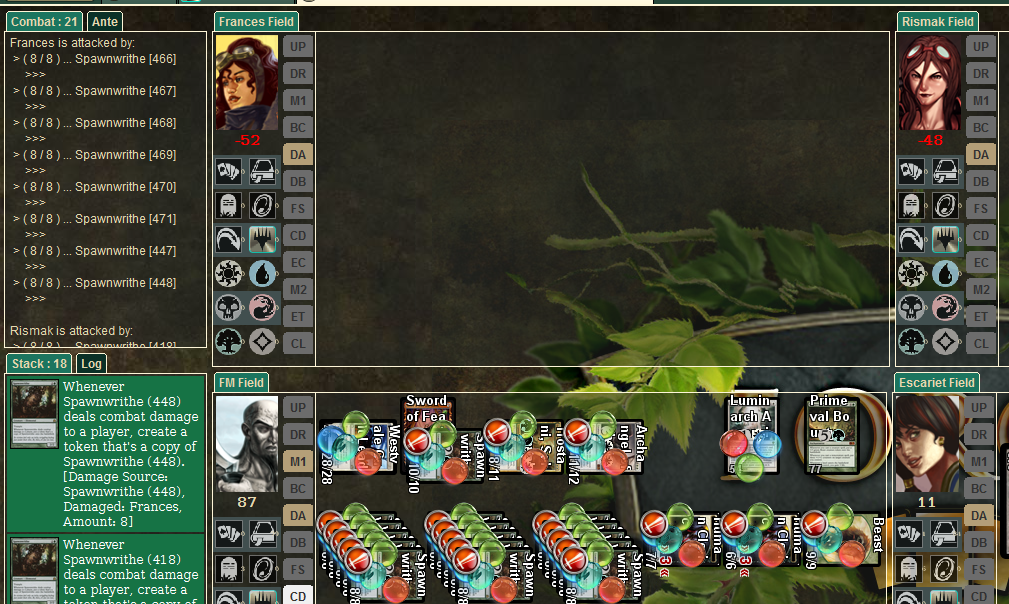
Task: Toggle the BC phase stop in FM's field
Action: (297, 488)
